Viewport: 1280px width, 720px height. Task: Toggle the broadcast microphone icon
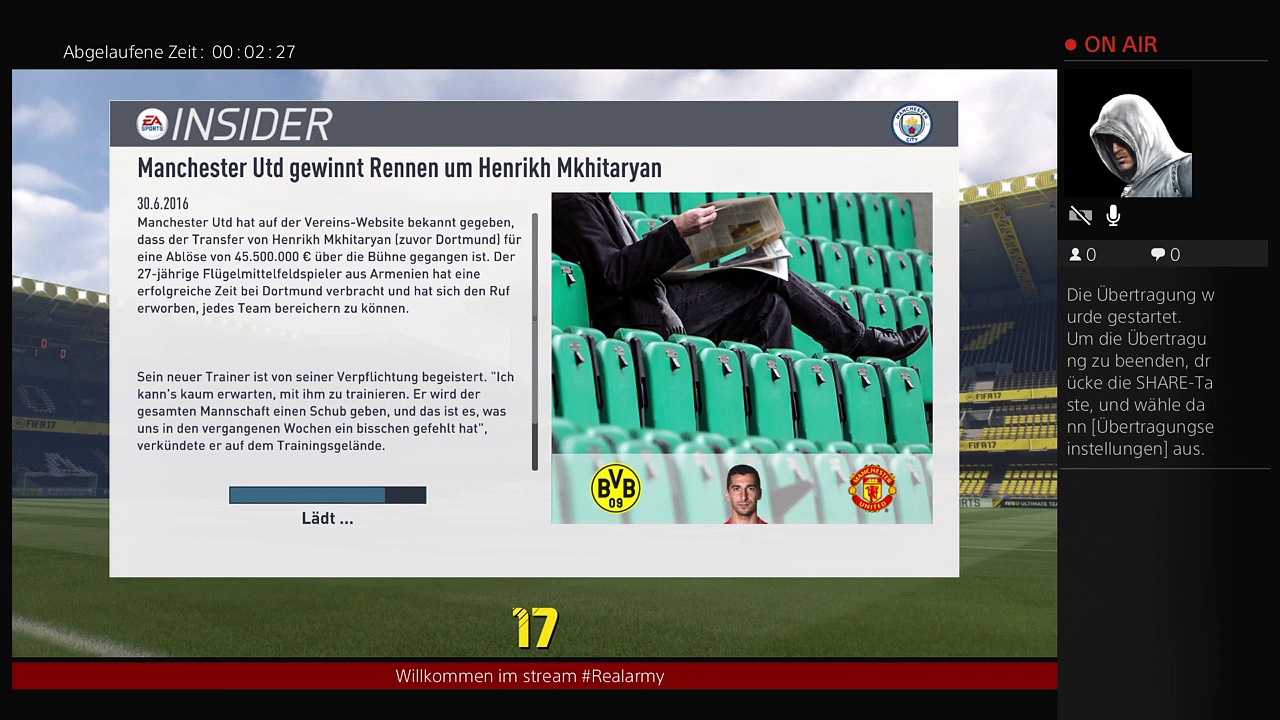pyautogui.click(x=1113, y=216)
